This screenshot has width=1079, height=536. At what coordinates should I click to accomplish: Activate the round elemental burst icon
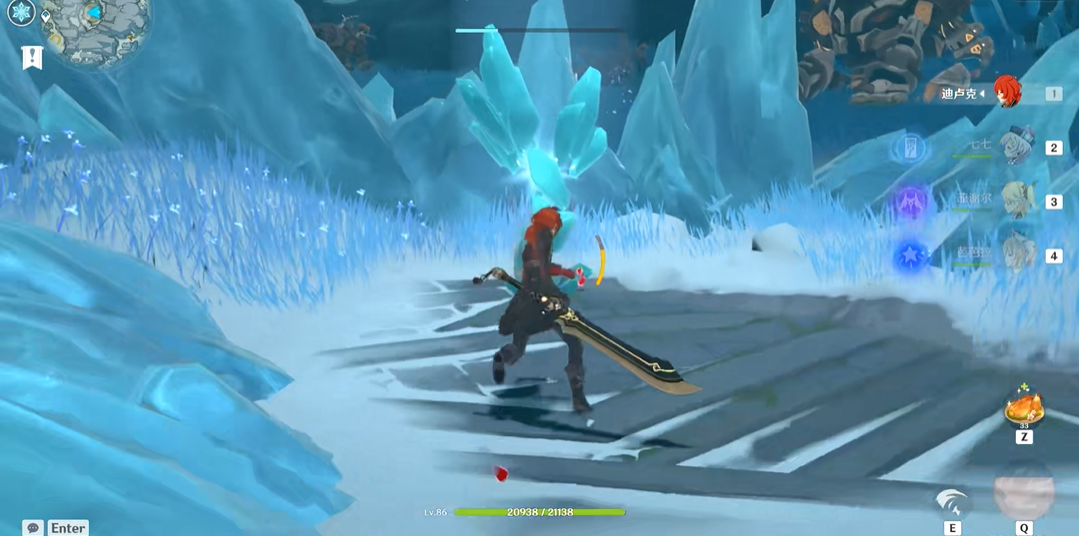[1024, 492]
